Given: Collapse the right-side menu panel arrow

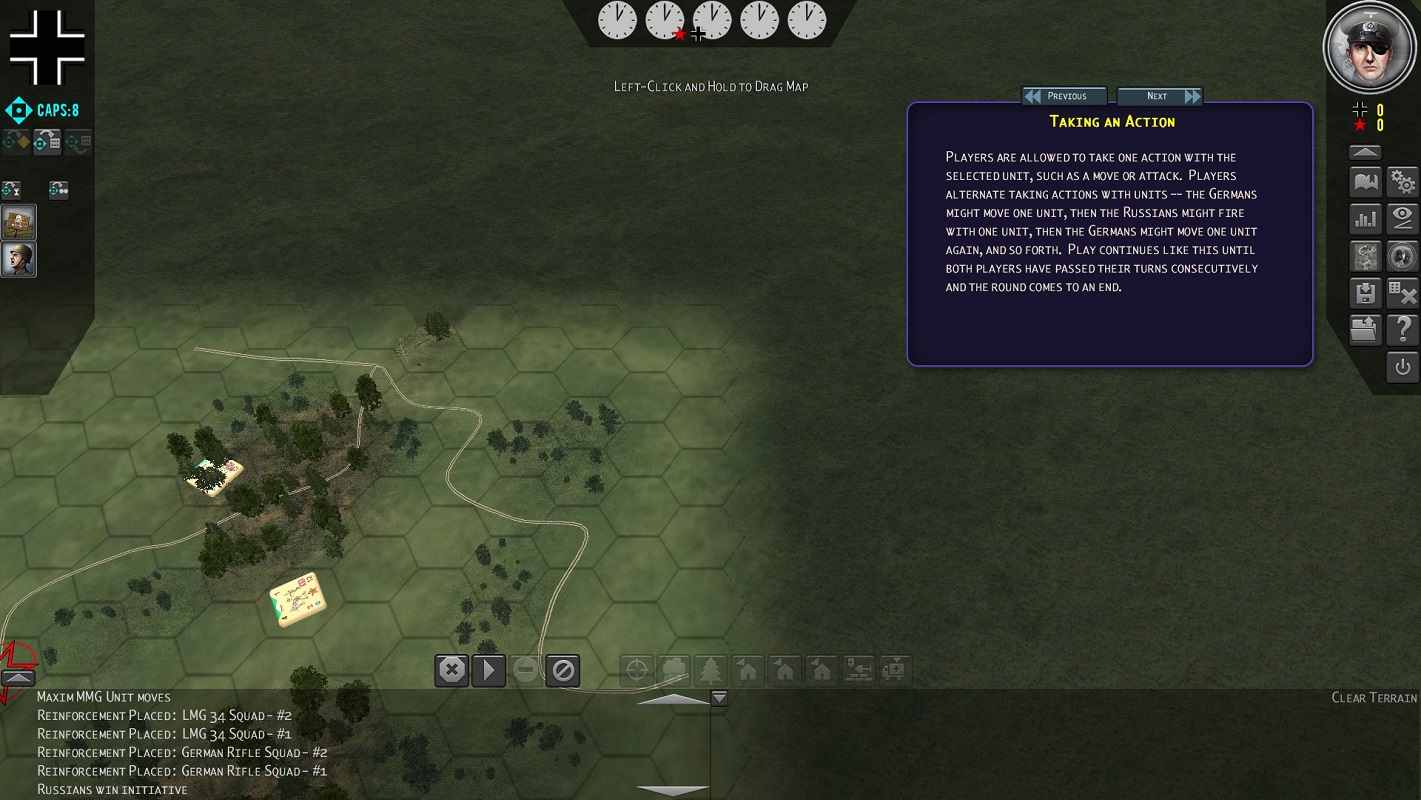Looking at the screenshot, I should 1365,152.
